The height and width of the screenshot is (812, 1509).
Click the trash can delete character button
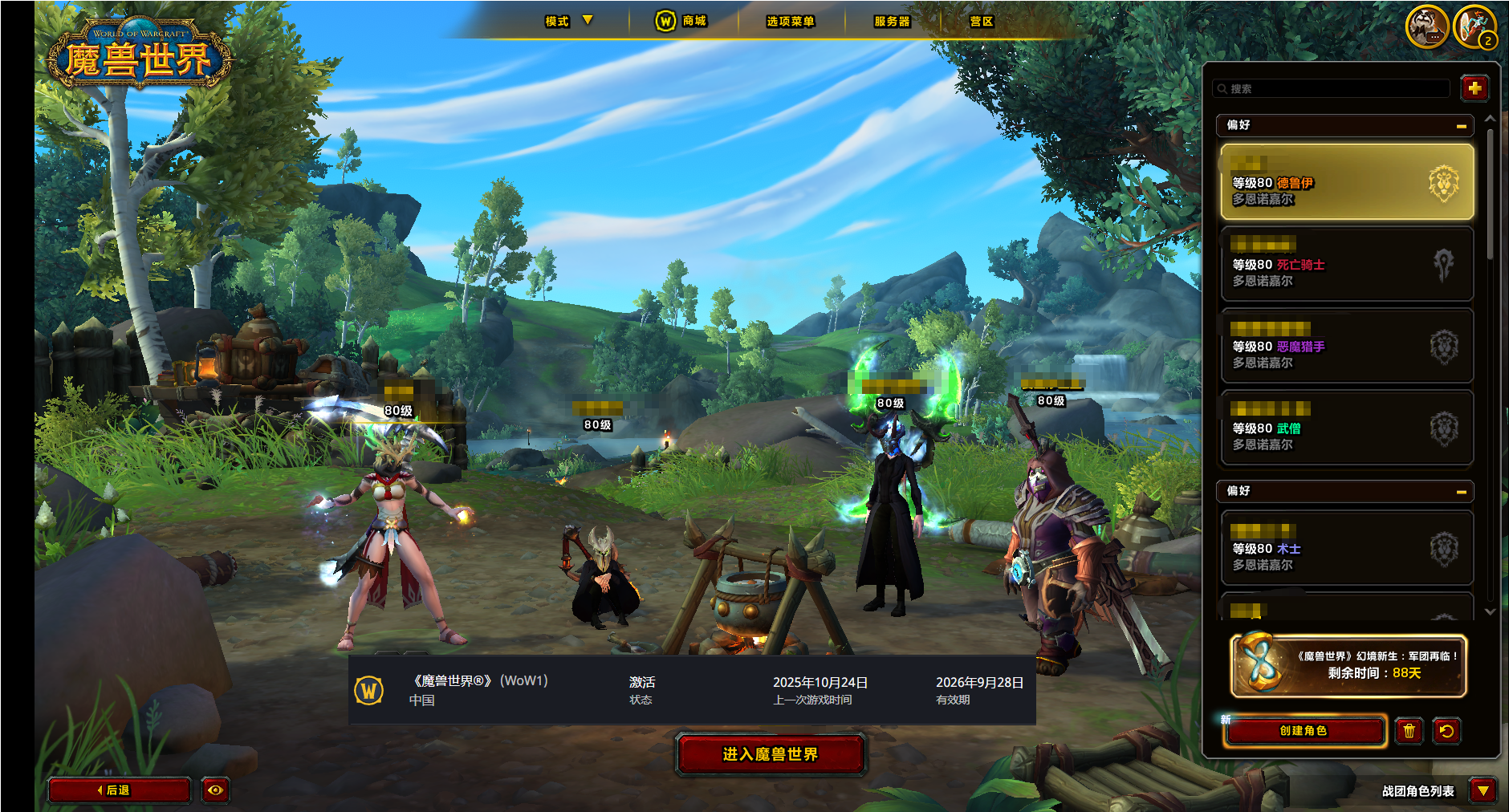tap(1409, 731)
